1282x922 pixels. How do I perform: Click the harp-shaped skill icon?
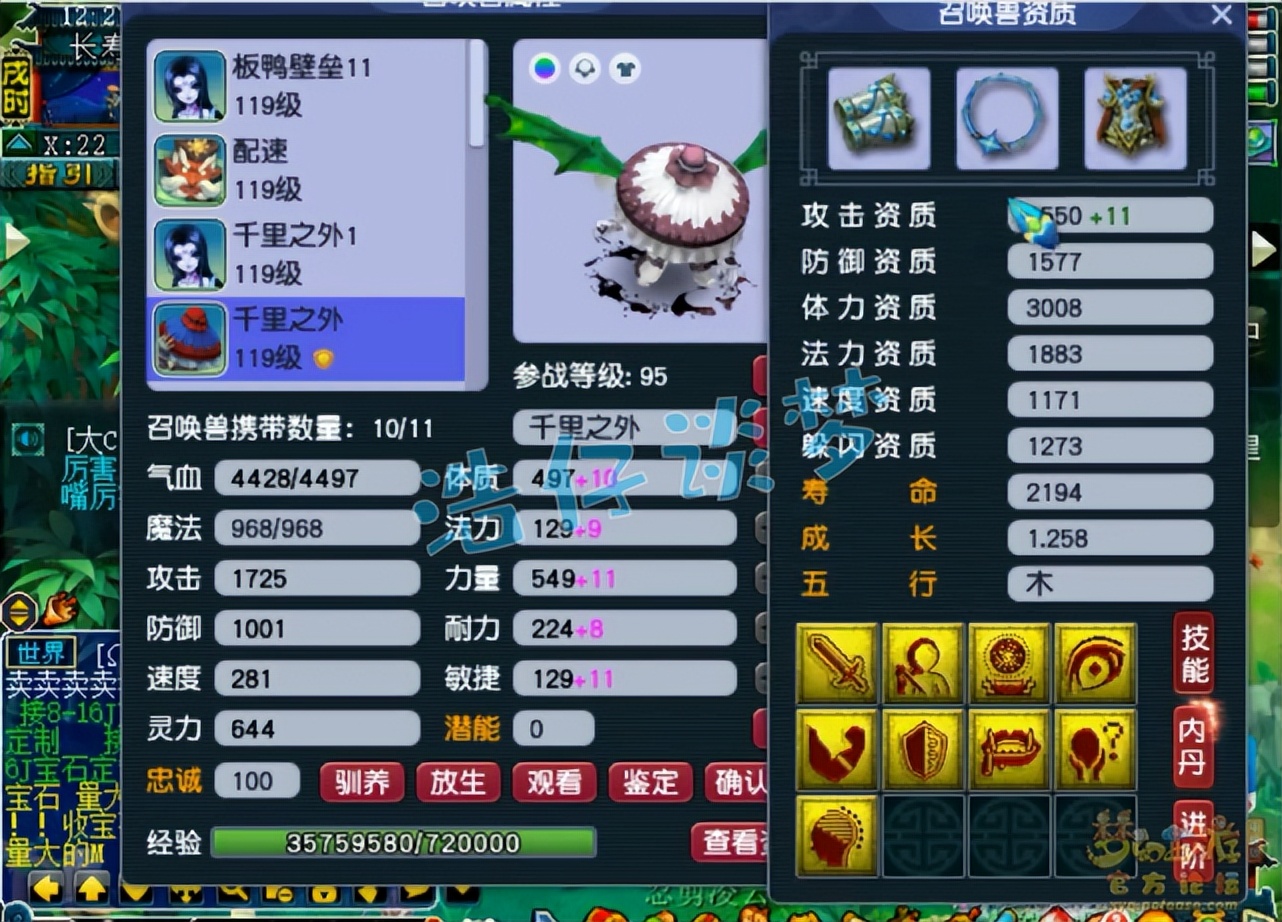(837, 833)
